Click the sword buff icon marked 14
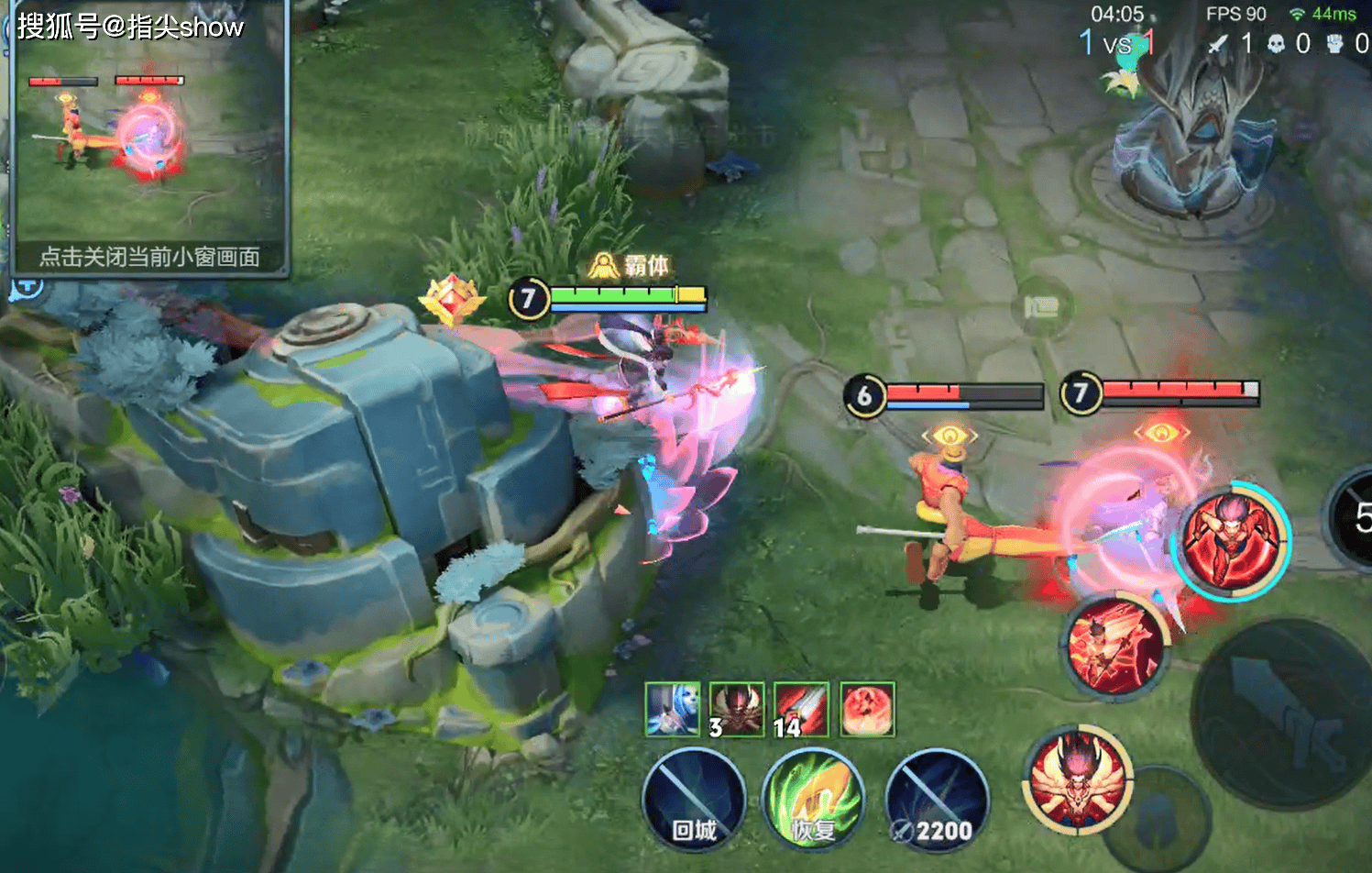The image size is (1372, 873). (x=801, y=709)
